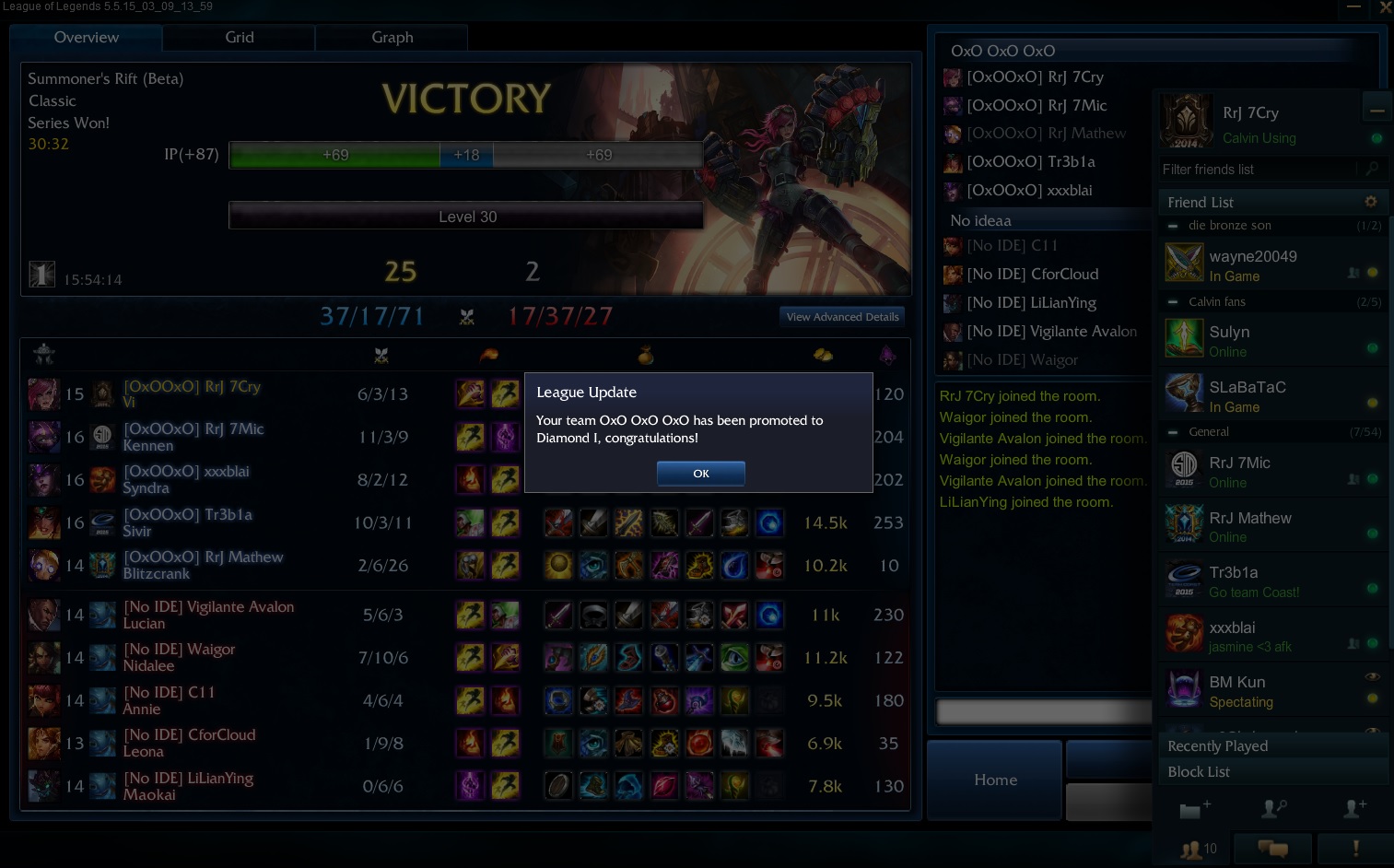The width and height of the screenshot is (1394, 868).
Task: Collapse the General friends group
Action: coord(1173,432)
